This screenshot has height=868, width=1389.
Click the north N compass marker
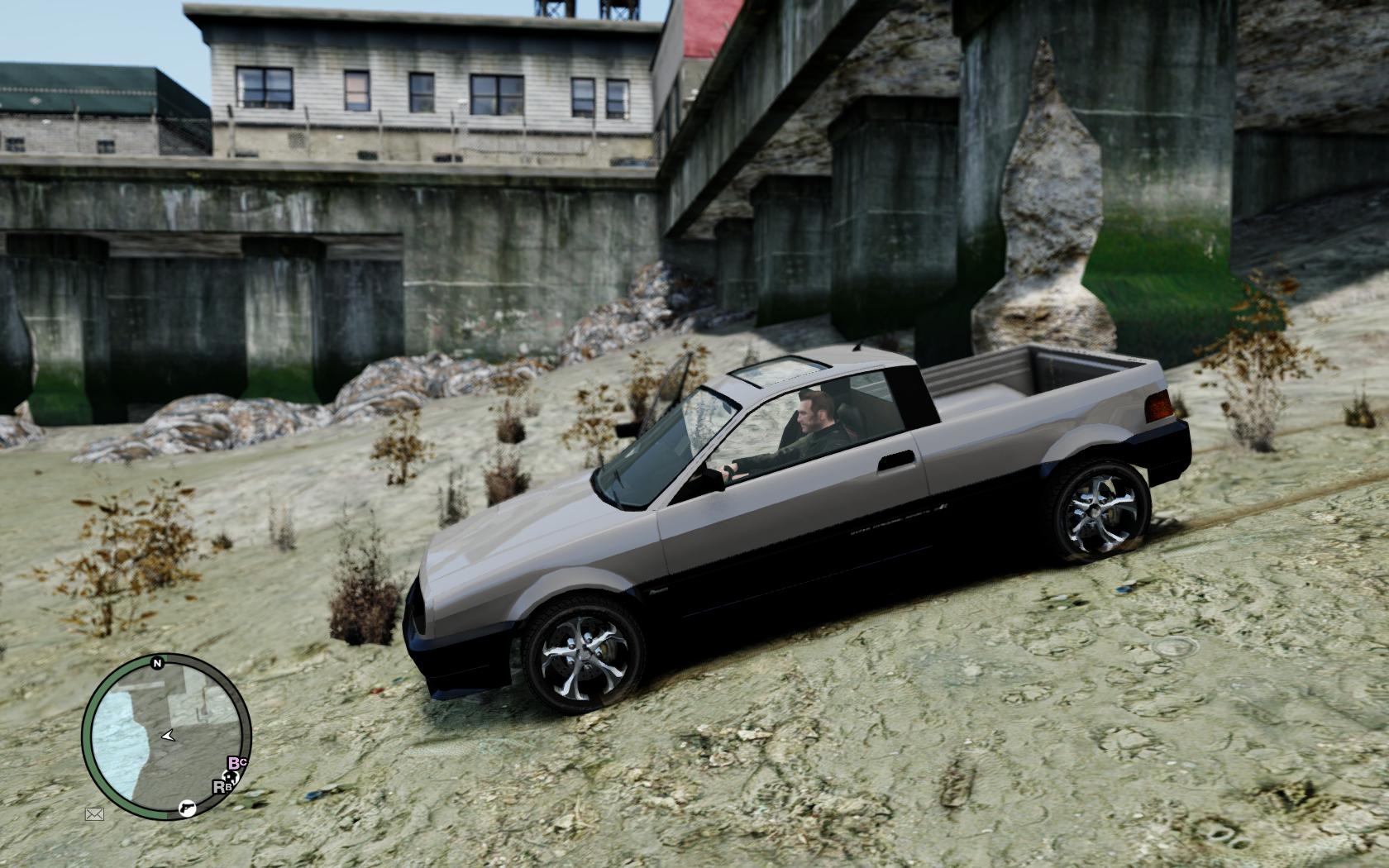155,663
